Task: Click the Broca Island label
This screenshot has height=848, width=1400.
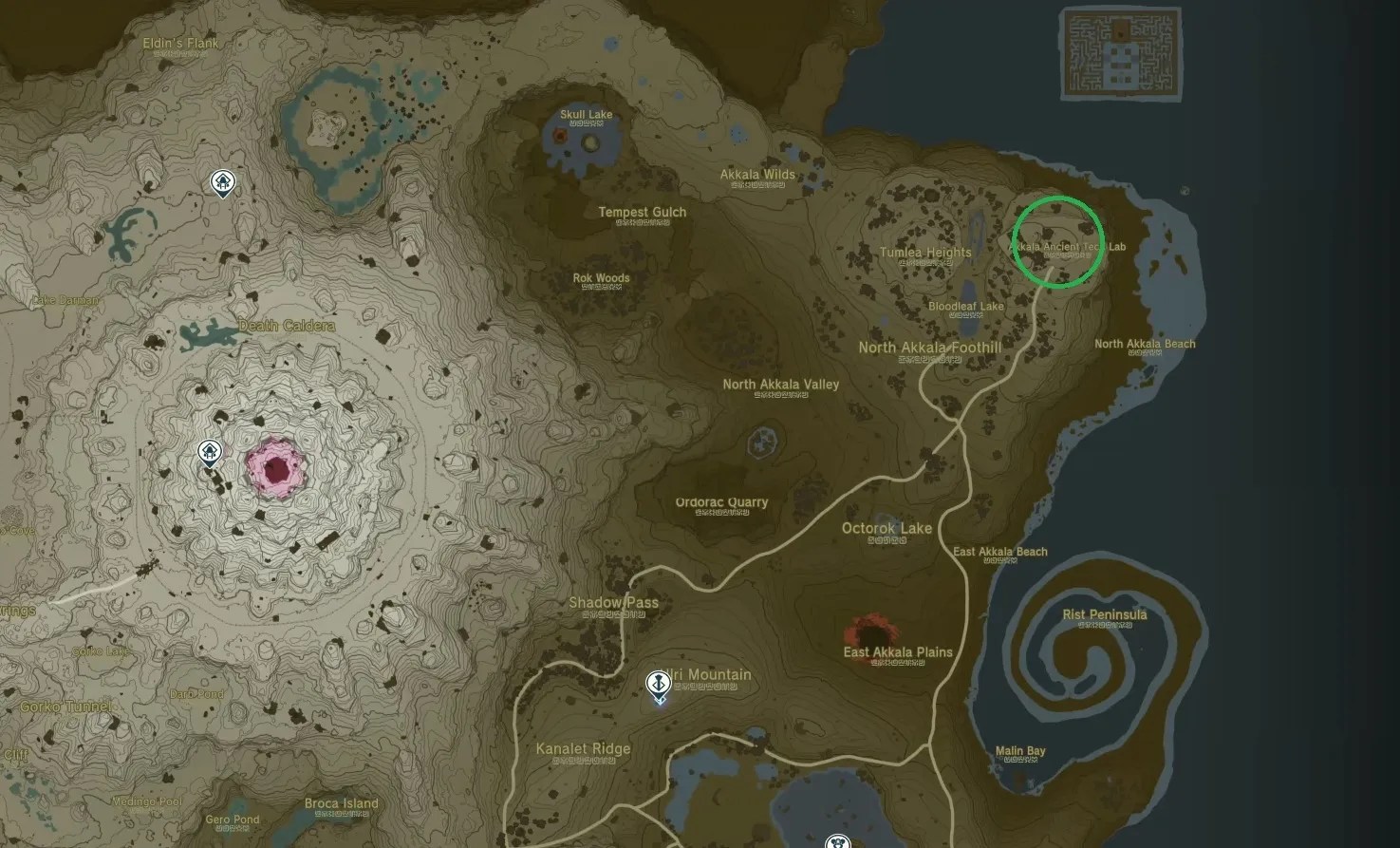Action: click(341, 802)
